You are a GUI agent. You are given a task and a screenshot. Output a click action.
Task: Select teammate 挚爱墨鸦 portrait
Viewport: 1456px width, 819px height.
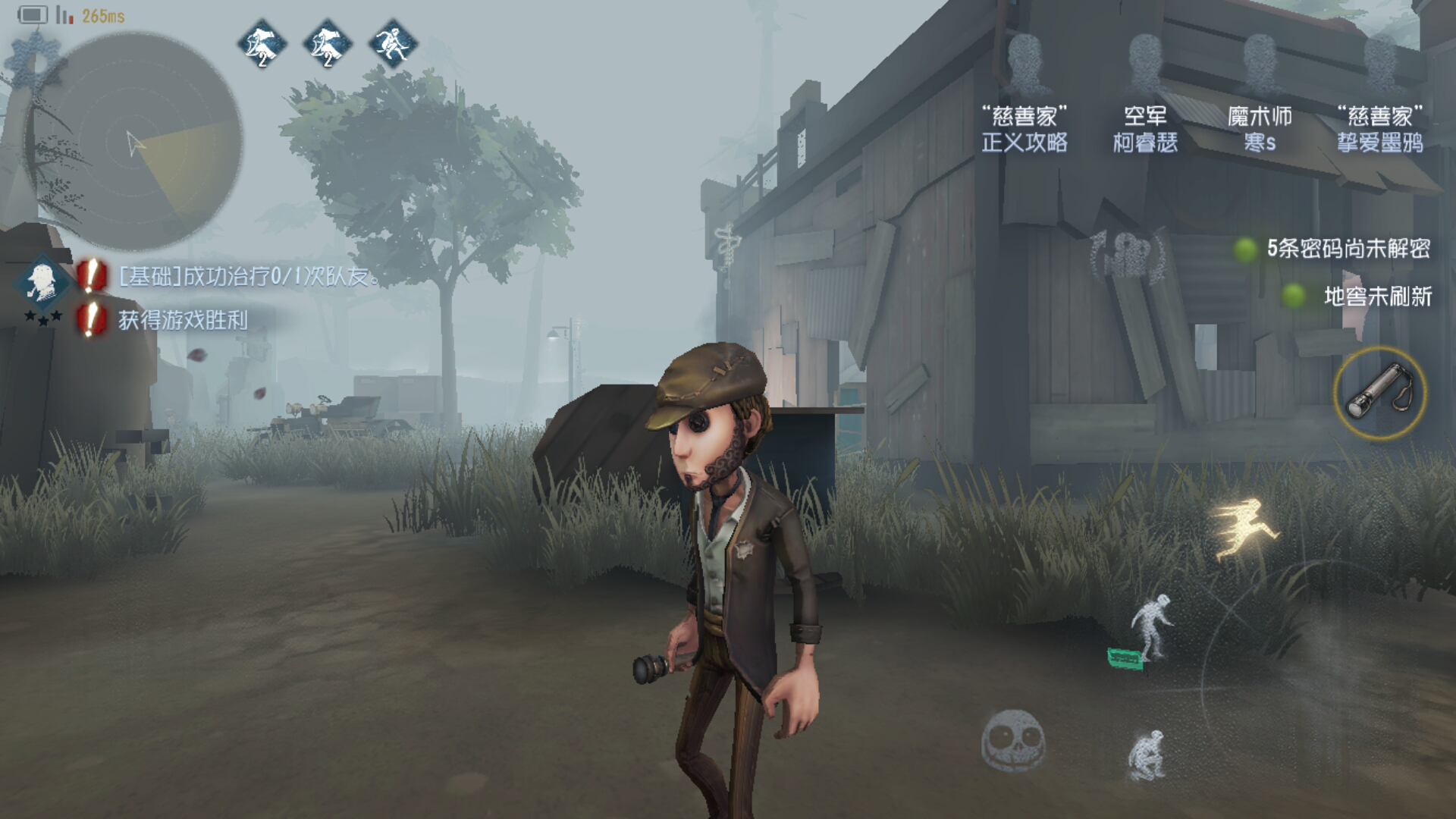tap(1379, 64)
